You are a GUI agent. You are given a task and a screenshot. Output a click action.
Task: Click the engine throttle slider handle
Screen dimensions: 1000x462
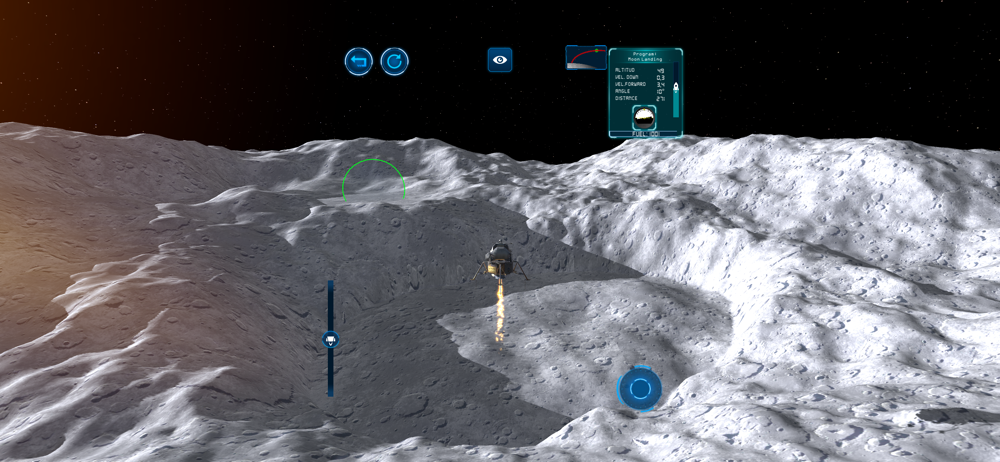tap(330, 340)
